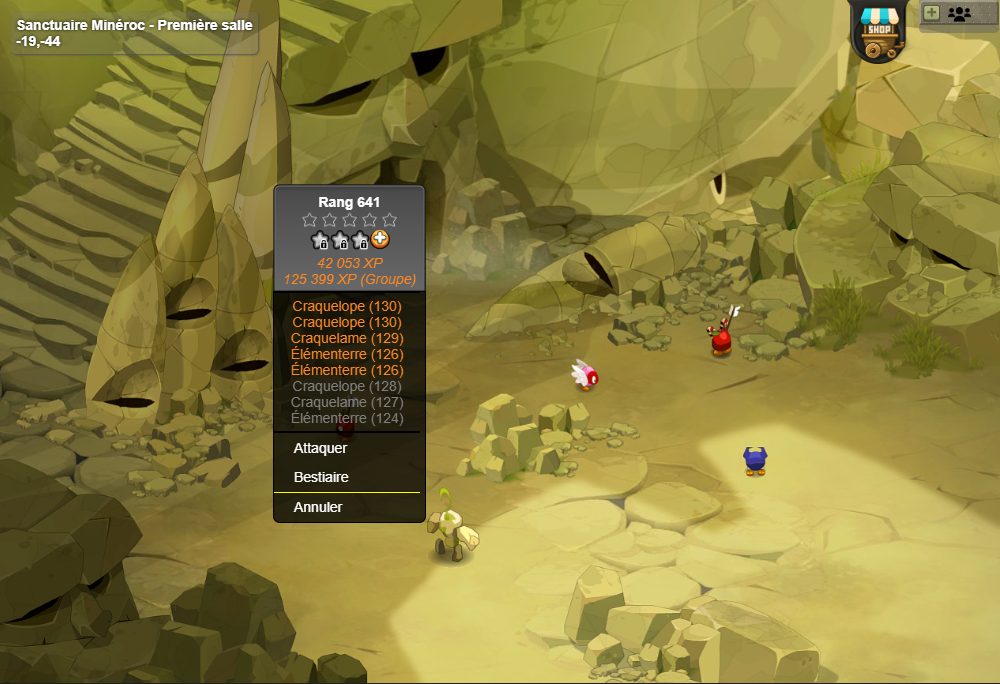The width and height of the screenshot is (1000, 684).
Task: Click the green plus button beside the group icon
Action: (931, 13)
